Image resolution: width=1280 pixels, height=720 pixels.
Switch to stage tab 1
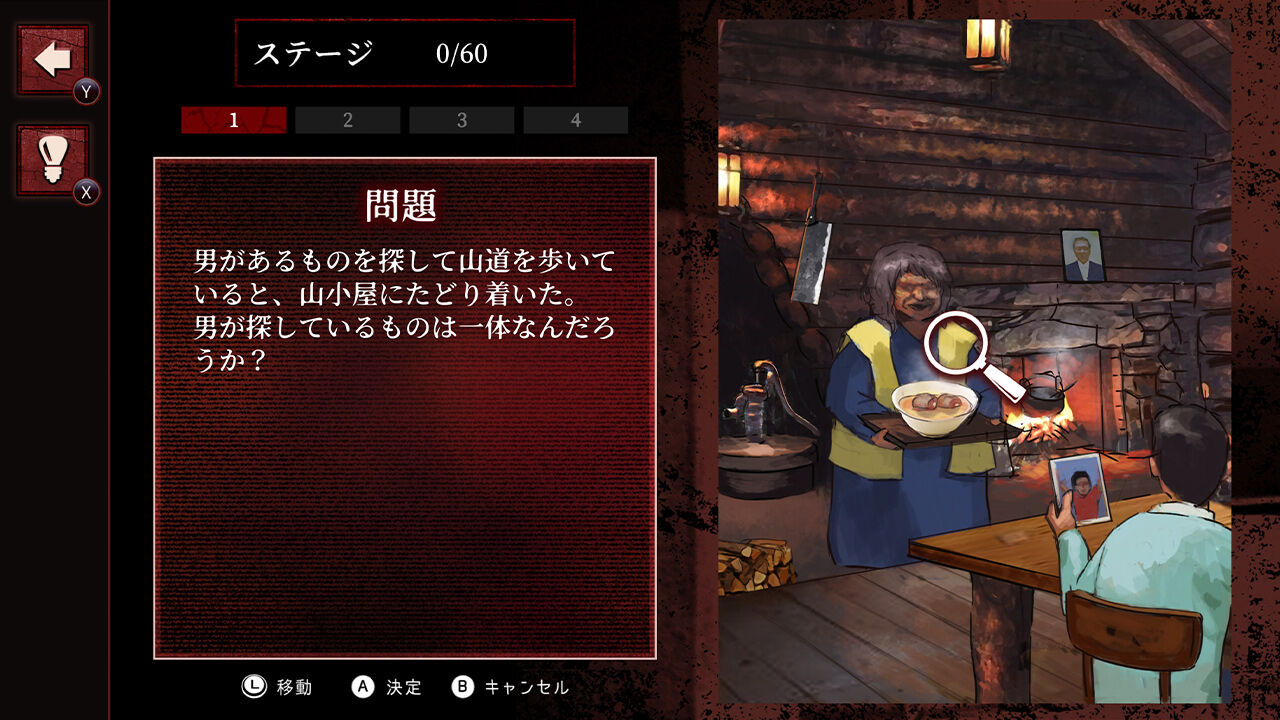click(232, 120)
